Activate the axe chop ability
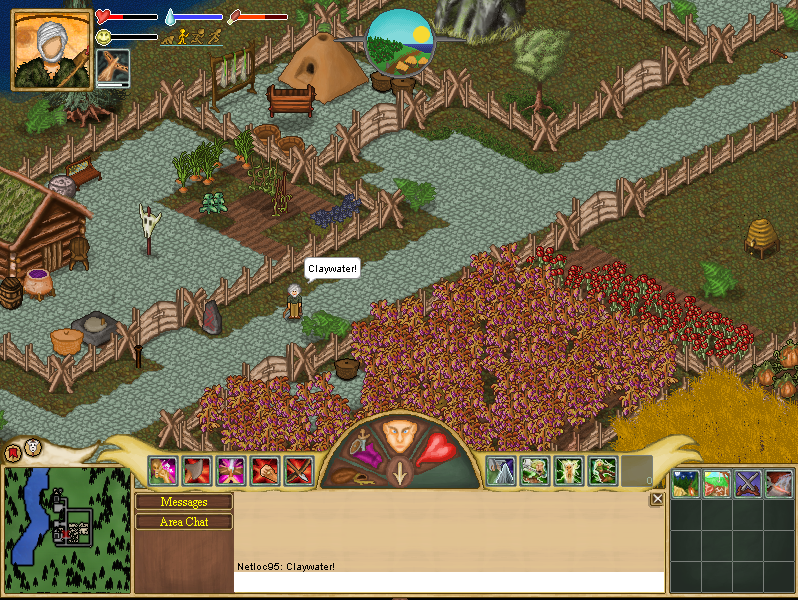 (196, 470)
